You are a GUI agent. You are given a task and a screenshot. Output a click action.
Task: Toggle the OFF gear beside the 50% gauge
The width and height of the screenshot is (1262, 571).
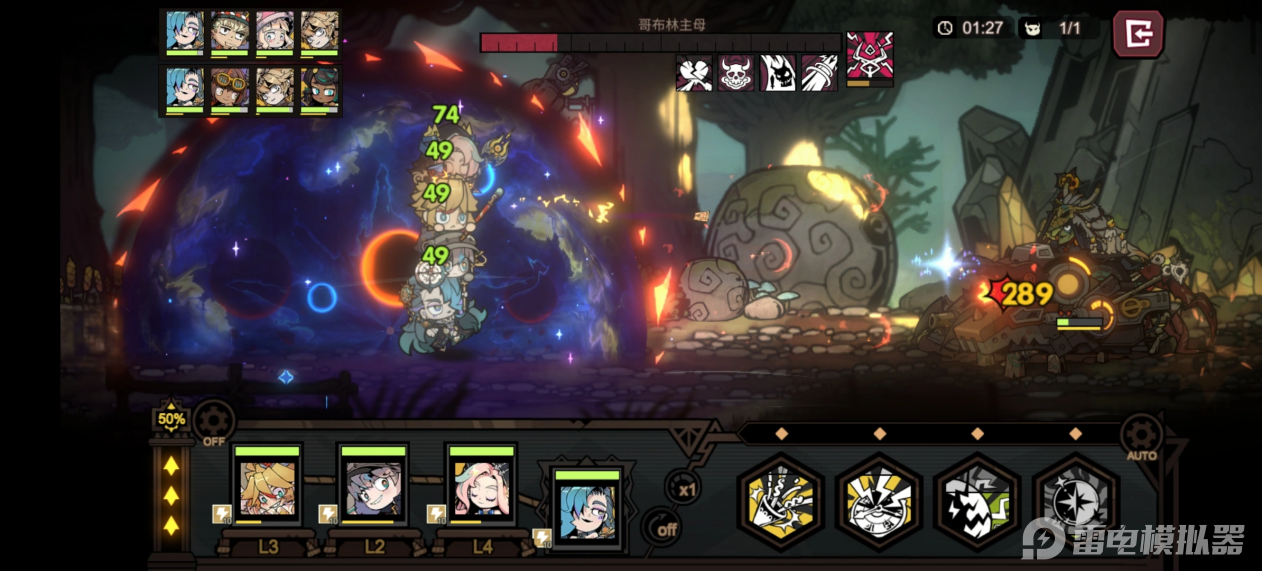pyautogui.click(x=214, y=422)
